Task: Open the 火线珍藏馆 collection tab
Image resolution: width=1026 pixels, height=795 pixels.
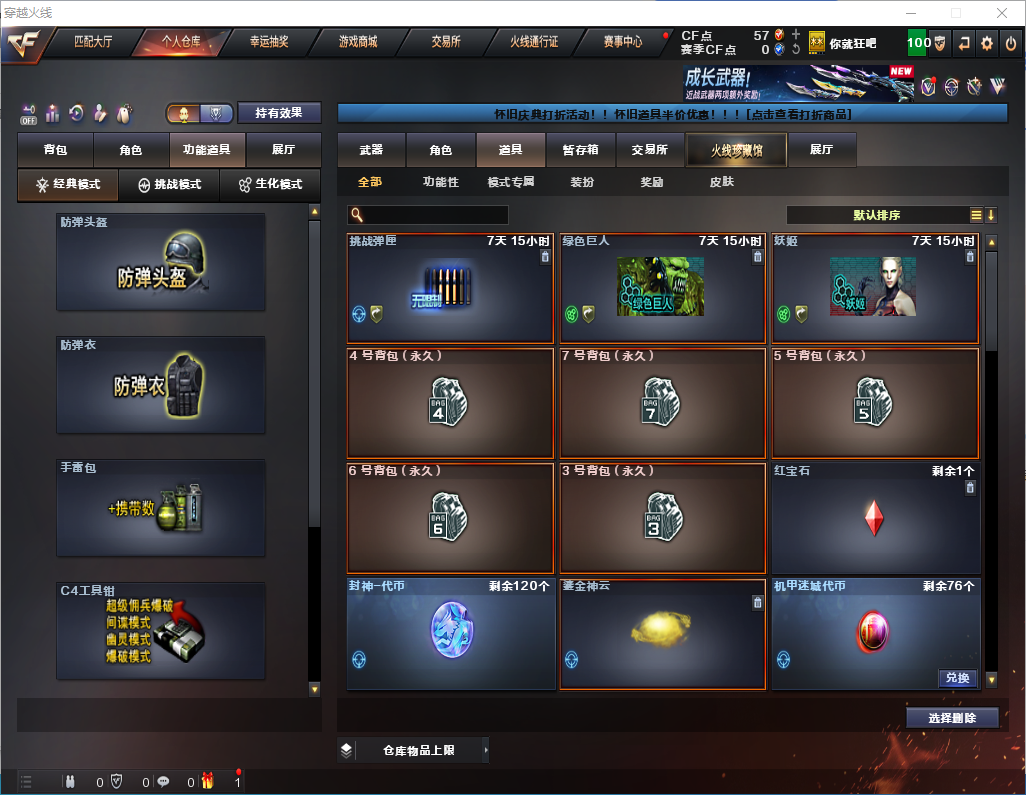Action: (x=736, y=150)
